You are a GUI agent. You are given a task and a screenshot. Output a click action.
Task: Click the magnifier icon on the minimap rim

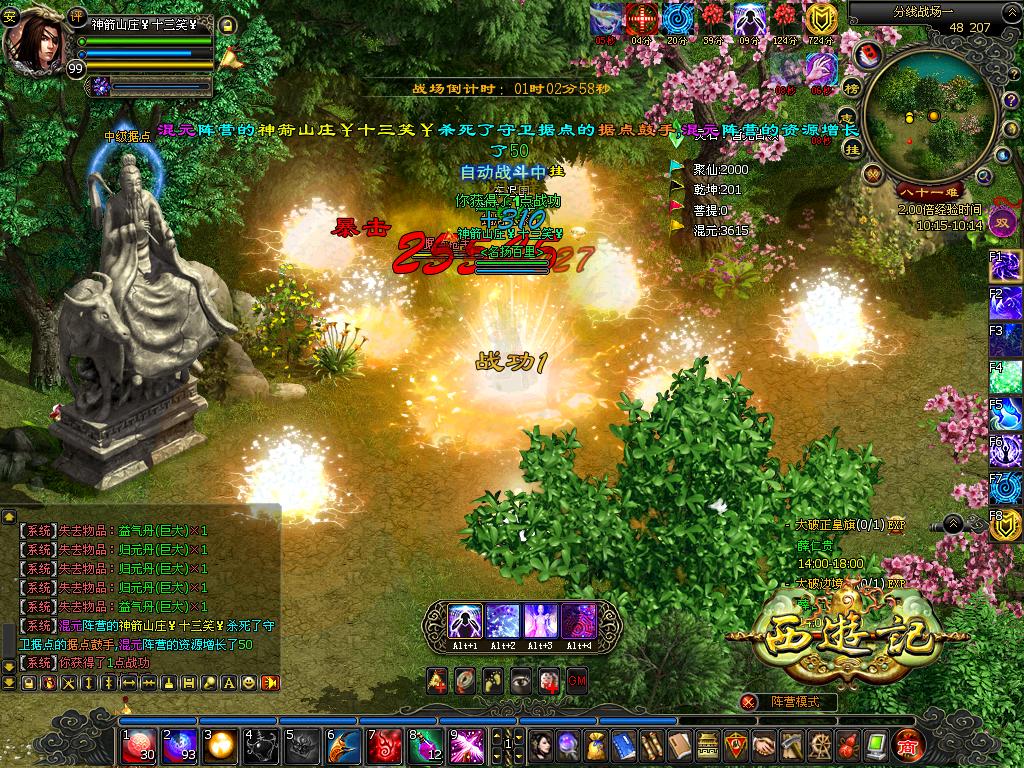tap(984, 177)
